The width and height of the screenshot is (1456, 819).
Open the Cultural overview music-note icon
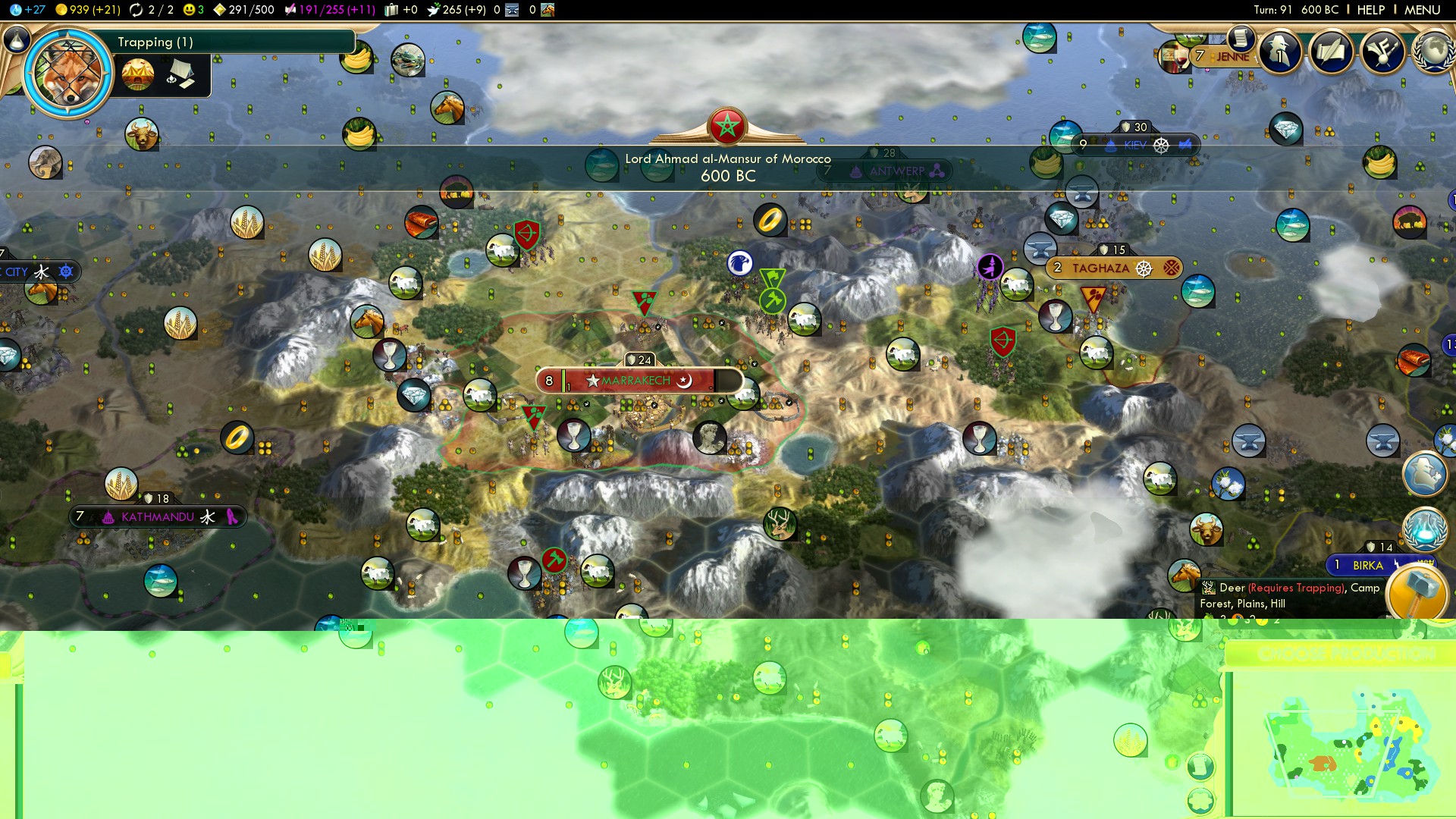tap(1382, 52)
